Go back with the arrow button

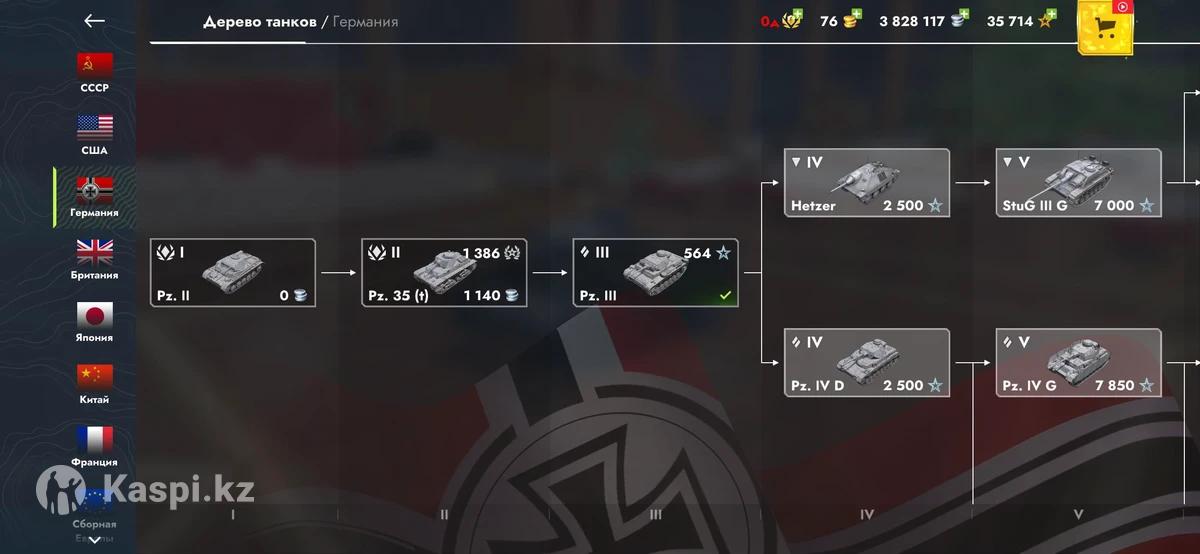point(94,21)
